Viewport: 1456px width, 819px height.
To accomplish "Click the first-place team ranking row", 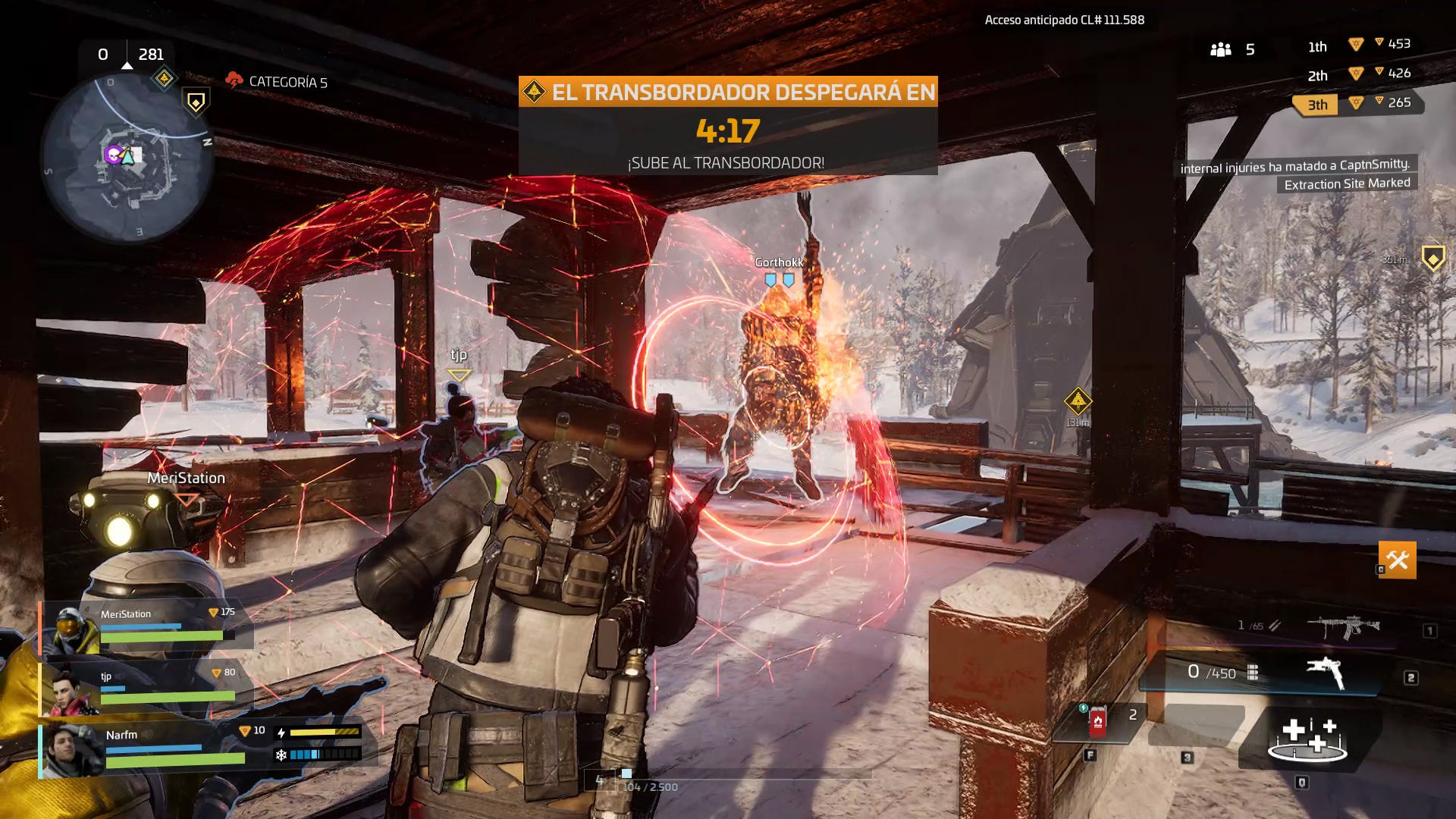I will tap(1357, 45).
